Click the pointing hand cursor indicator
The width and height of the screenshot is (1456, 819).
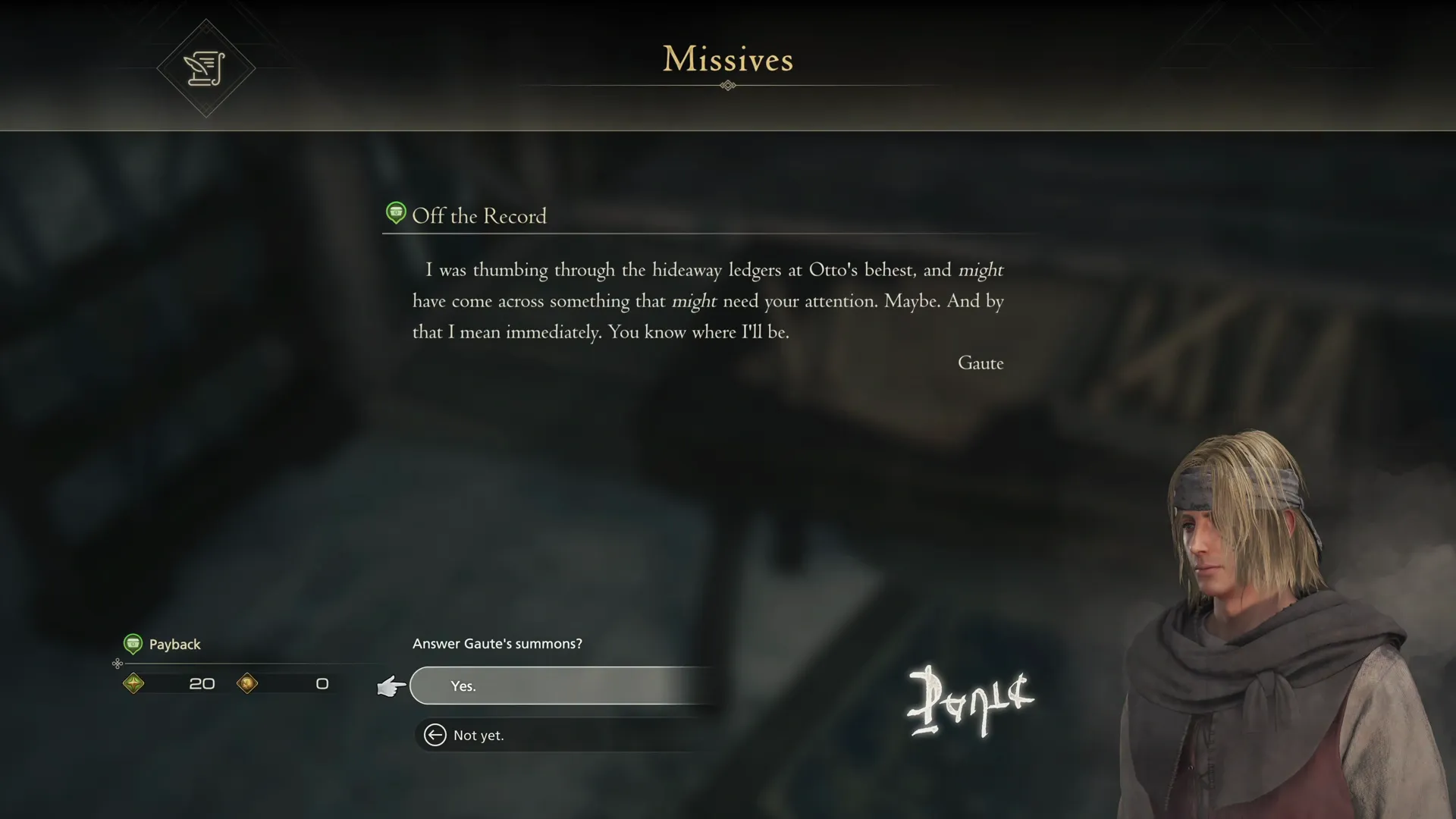click(x=390, y=686)
